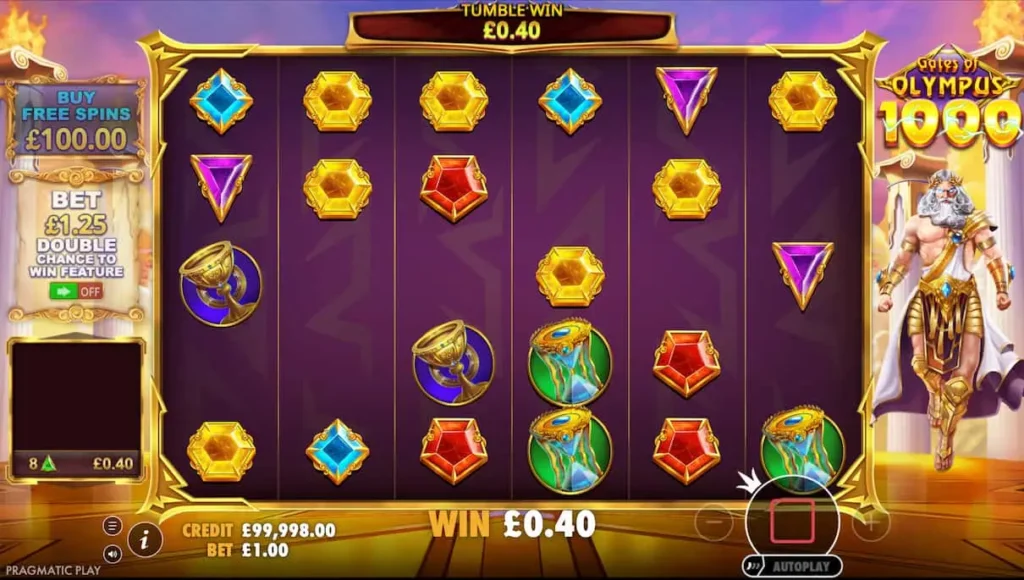Stop the spin with the red square button

pyautogui.click(x=791, y=521)
